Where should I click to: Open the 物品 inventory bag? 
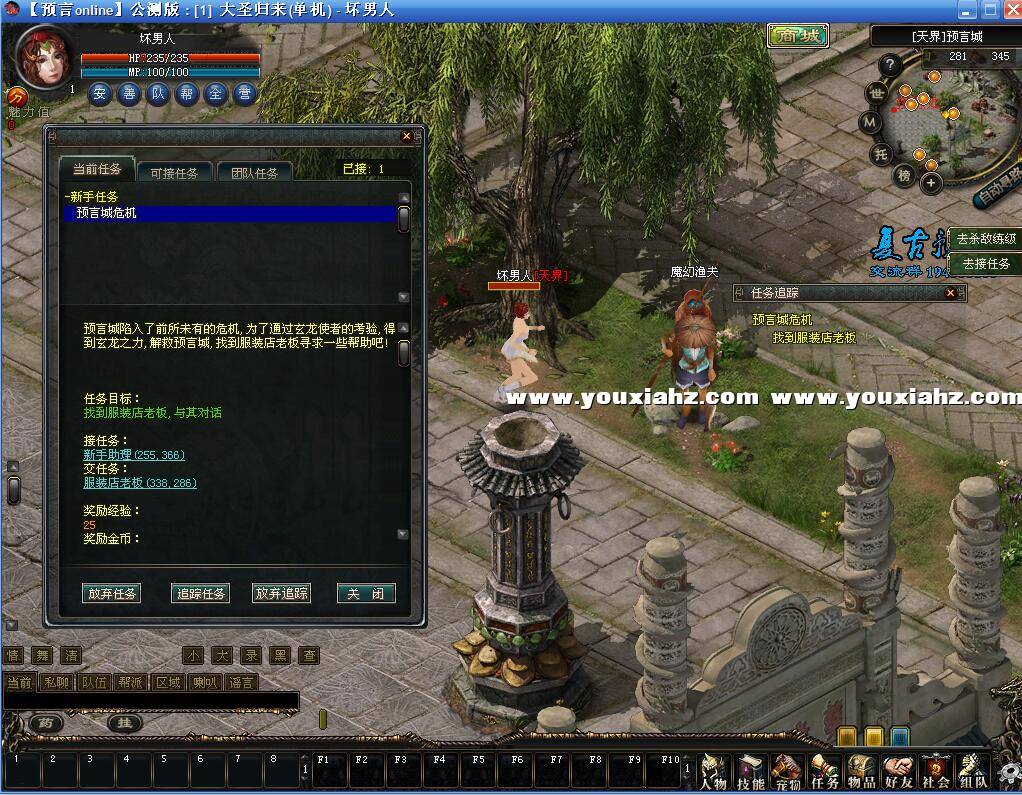(x=861, y=772)
